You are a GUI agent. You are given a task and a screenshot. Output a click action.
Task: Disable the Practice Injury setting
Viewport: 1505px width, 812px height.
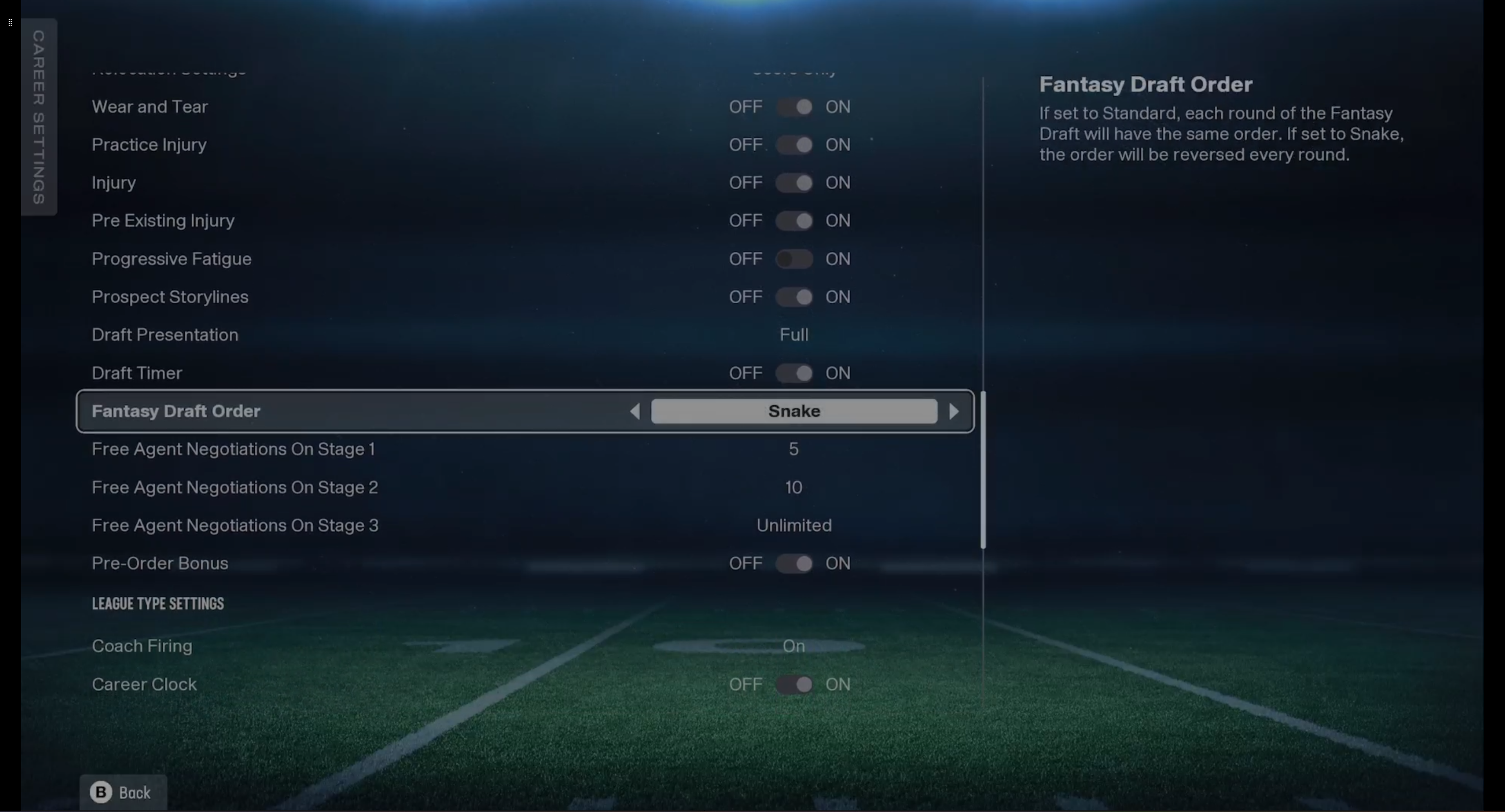[x=795, y=144]
